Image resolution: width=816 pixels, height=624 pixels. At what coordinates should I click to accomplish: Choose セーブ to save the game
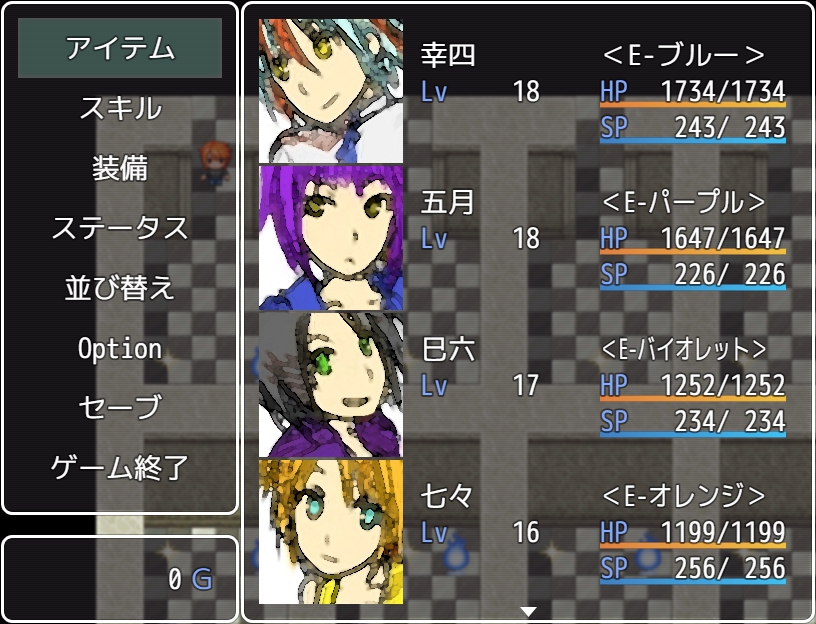(120, 408)
